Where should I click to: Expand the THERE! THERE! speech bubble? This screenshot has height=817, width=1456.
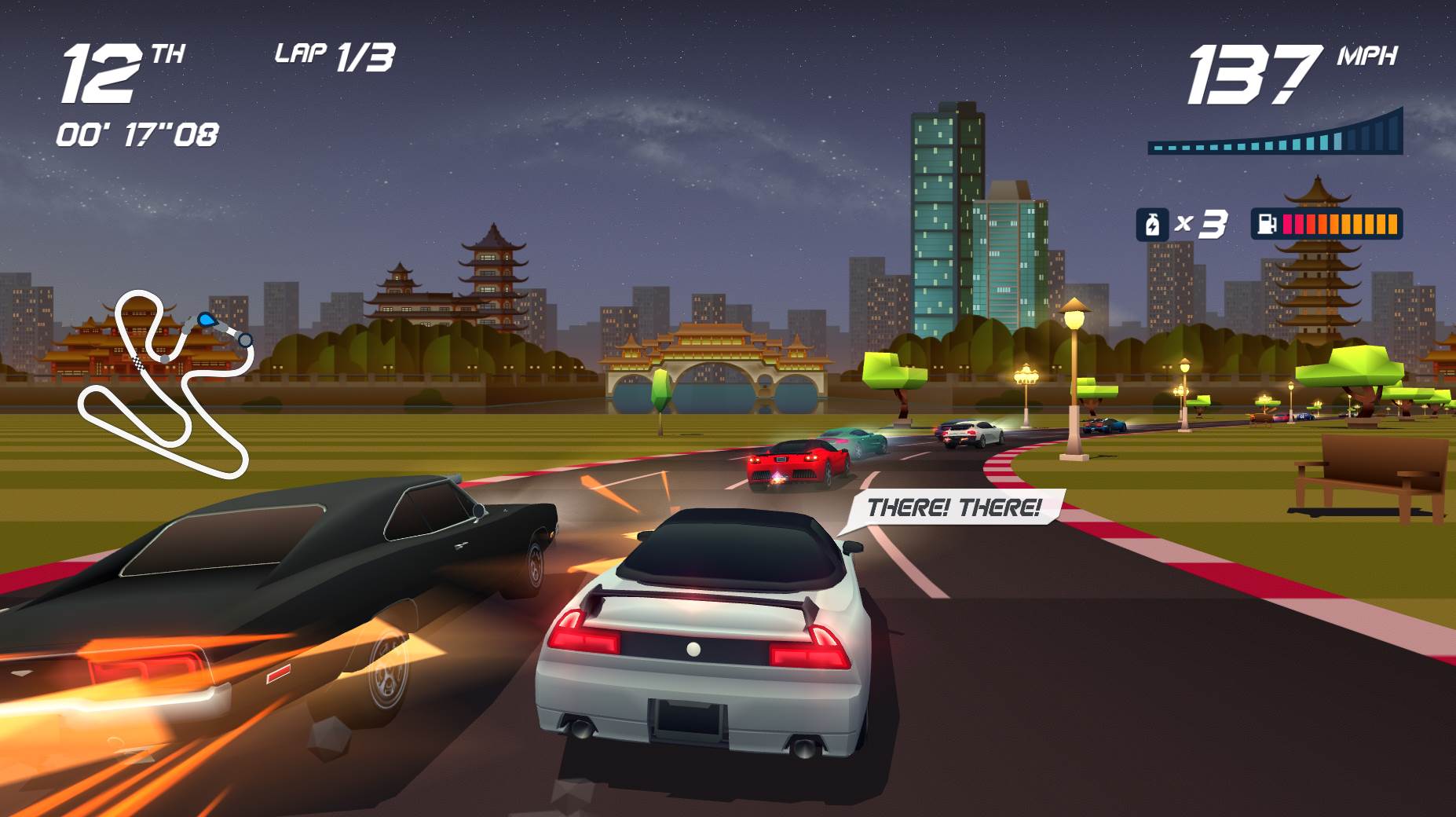953,507
